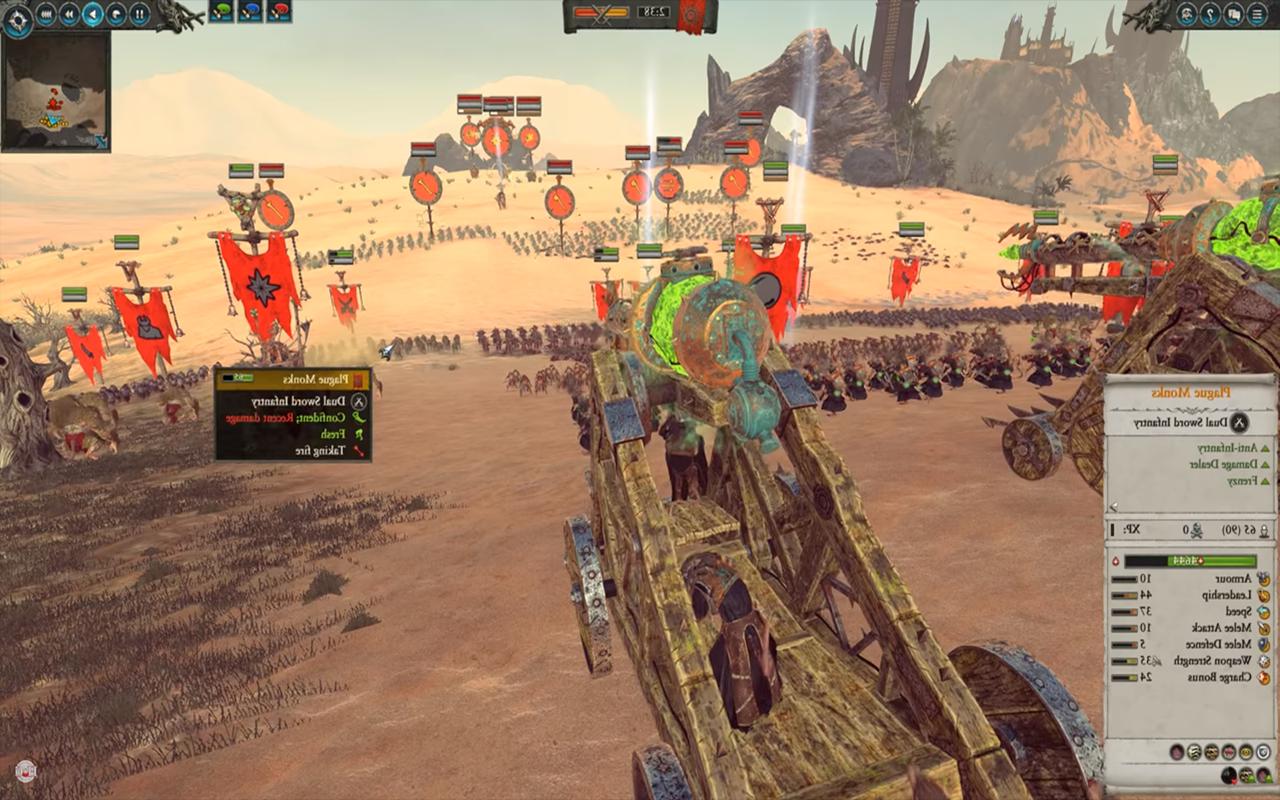This screenshot has height=800, width=1280.
Task: Collapse the Plague Monks unit panel side arrow
Action: point(1113,504)
